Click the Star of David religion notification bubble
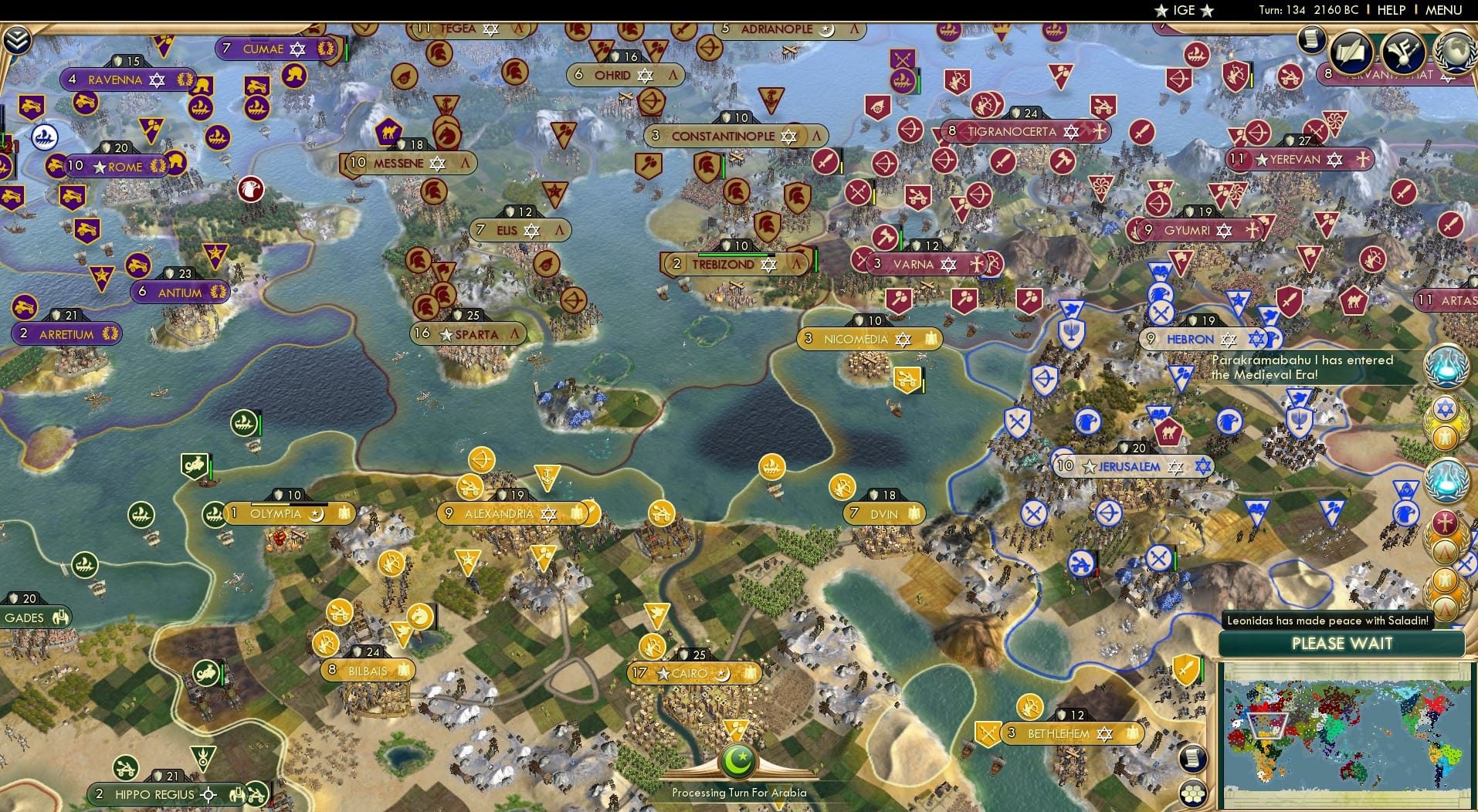 click(x=1445, y=409)
